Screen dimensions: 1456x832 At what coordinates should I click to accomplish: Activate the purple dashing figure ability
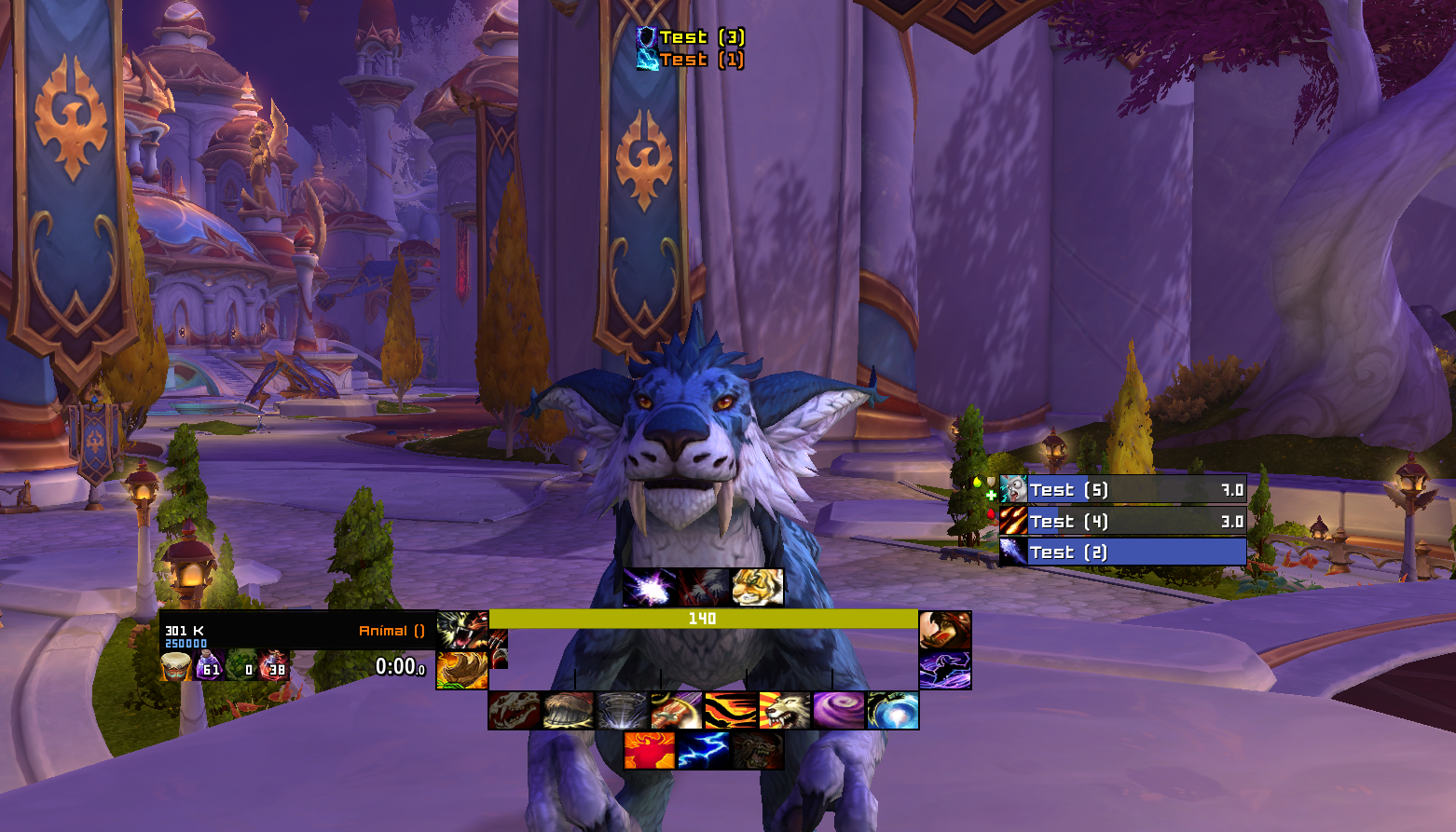coord(945,670)
